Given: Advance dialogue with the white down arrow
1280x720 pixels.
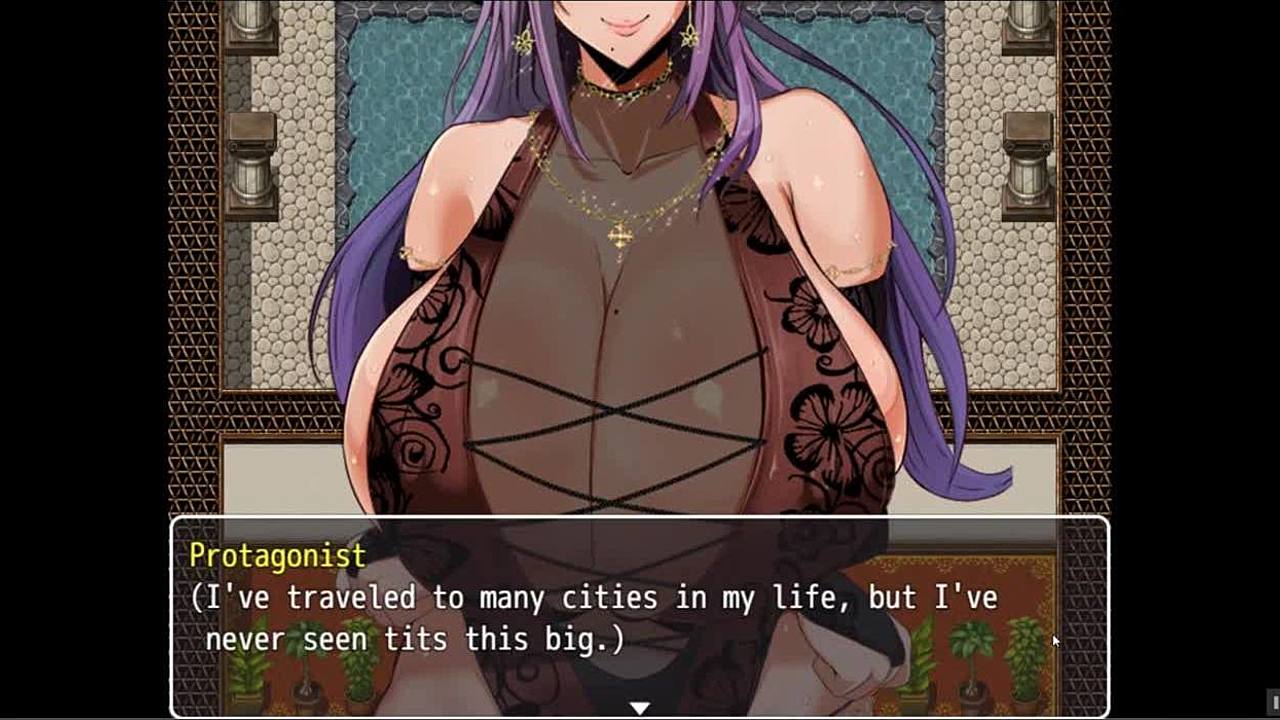Looking at the screenshot, I should pyautogui.click(x=639, y=708).
